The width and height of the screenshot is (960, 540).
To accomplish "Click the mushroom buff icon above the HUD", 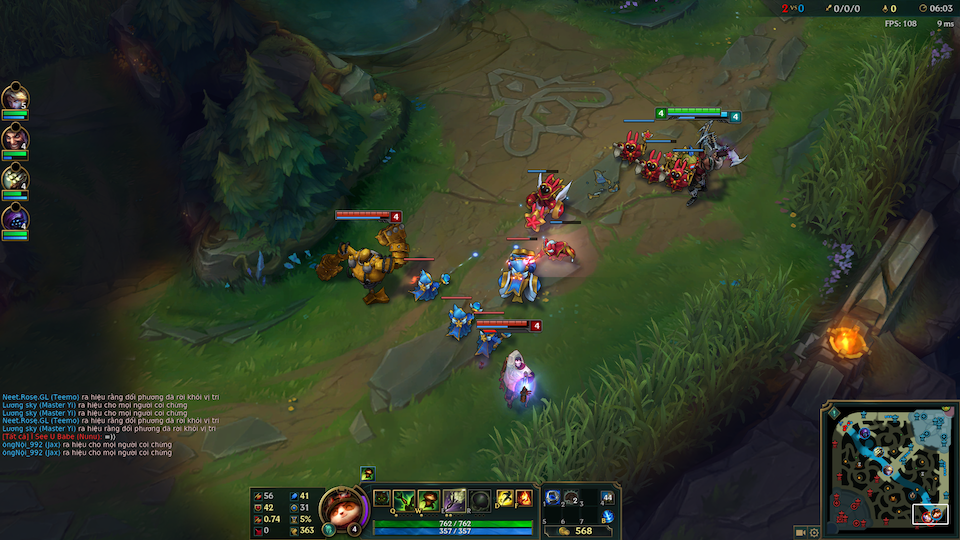I will 368,473.
